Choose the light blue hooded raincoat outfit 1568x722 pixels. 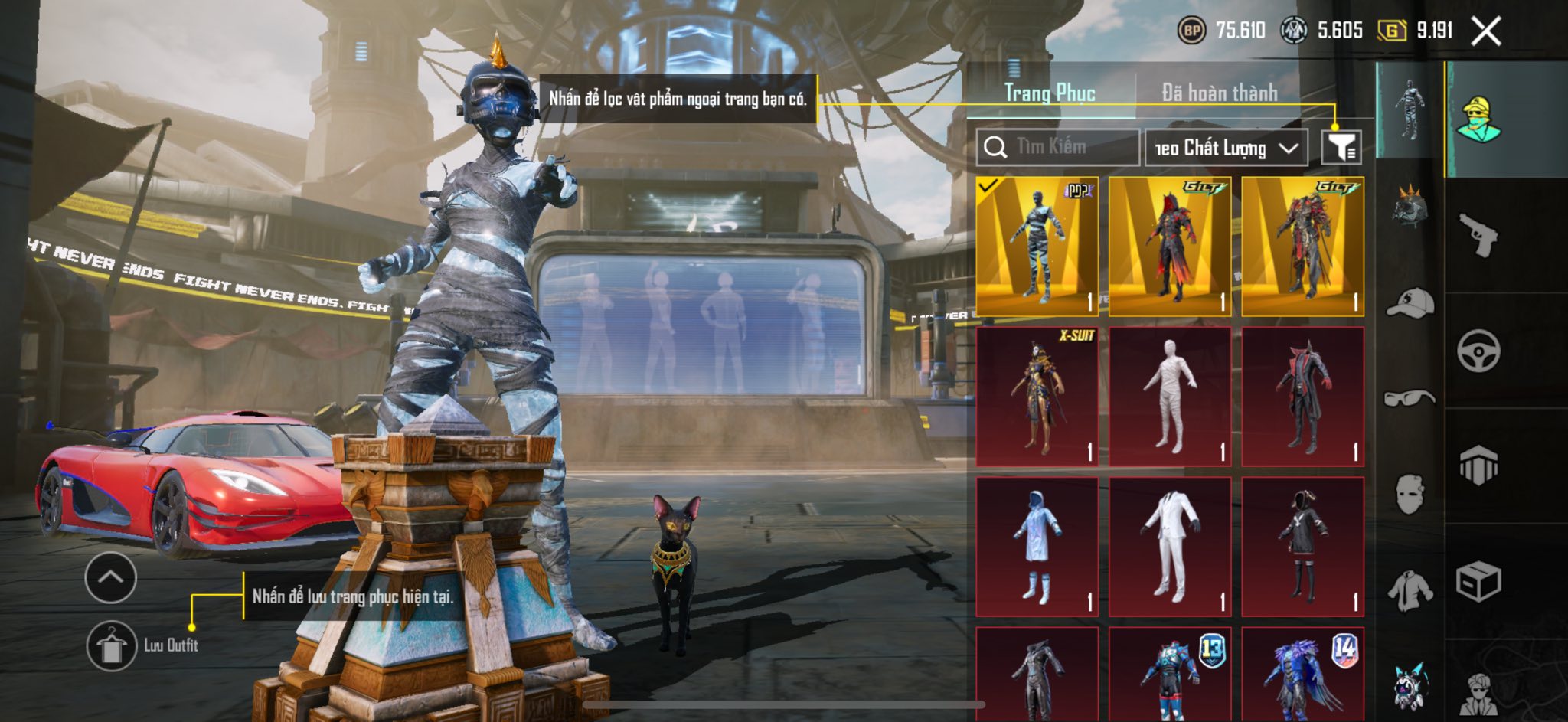(x=1037, y=547)
